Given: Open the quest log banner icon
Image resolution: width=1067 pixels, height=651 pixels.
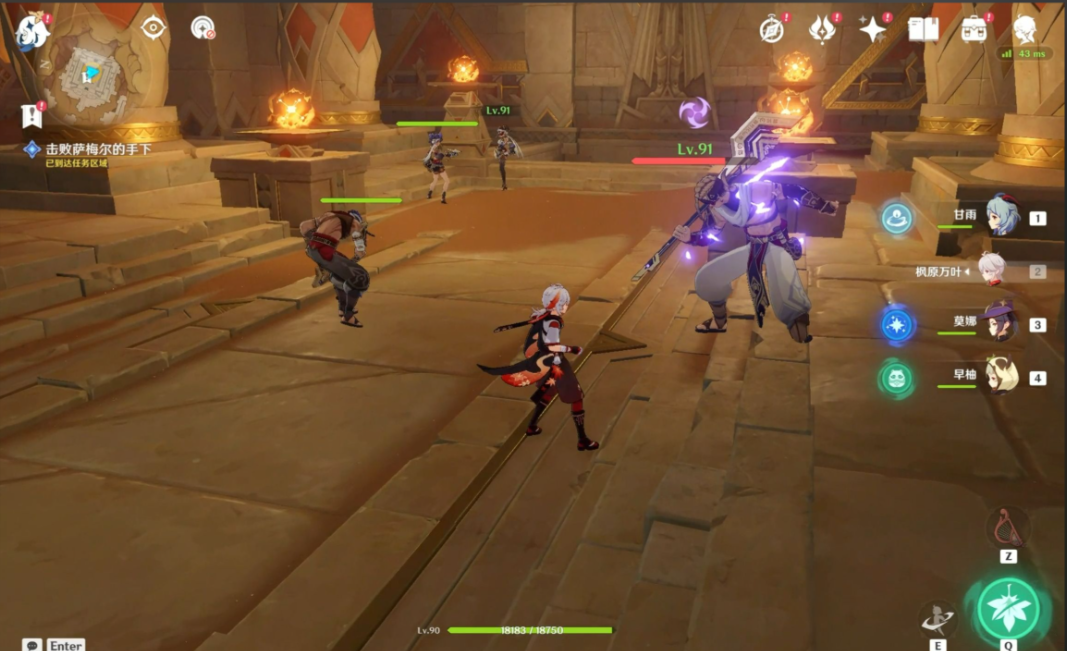Looking at the screenshot, I should click(x=31, y=116).
